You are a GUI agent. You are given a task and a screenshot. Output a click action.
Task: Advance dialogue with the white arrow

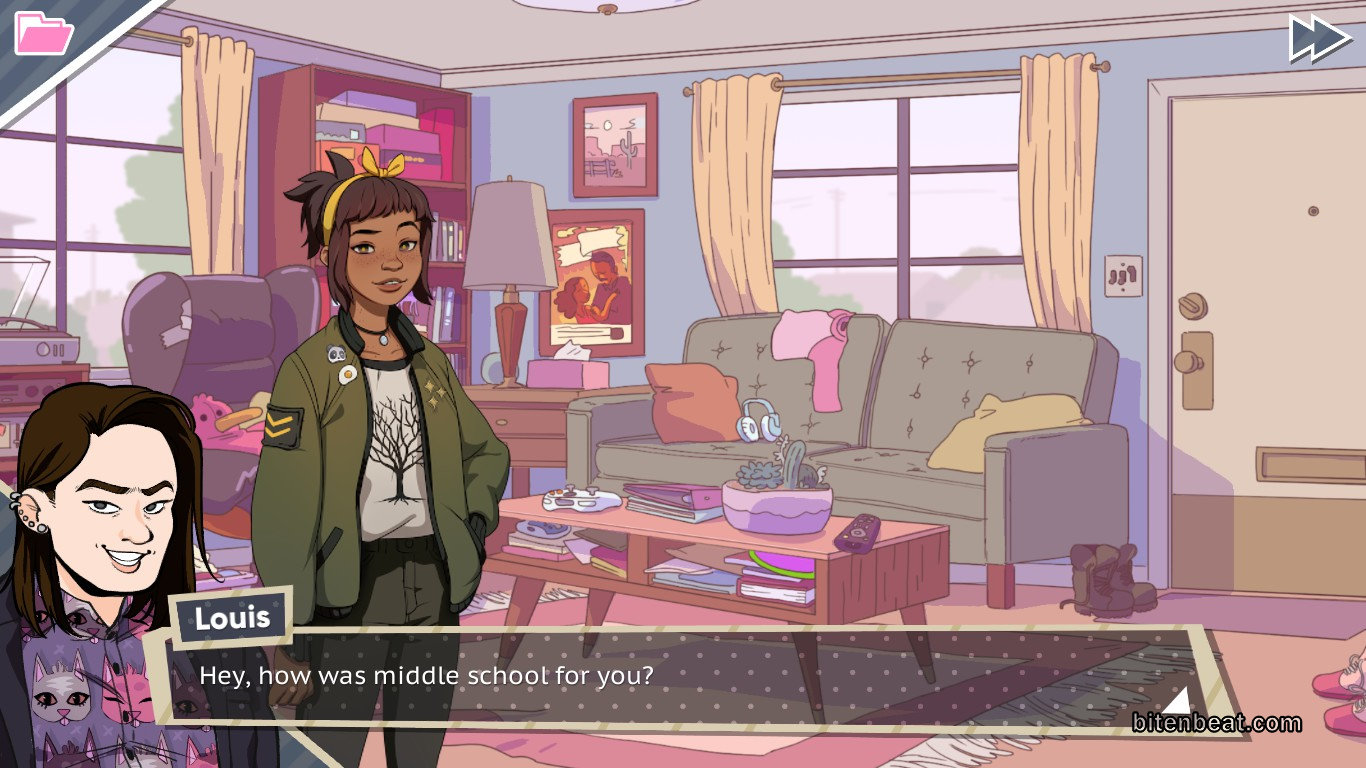[1178, 700]
